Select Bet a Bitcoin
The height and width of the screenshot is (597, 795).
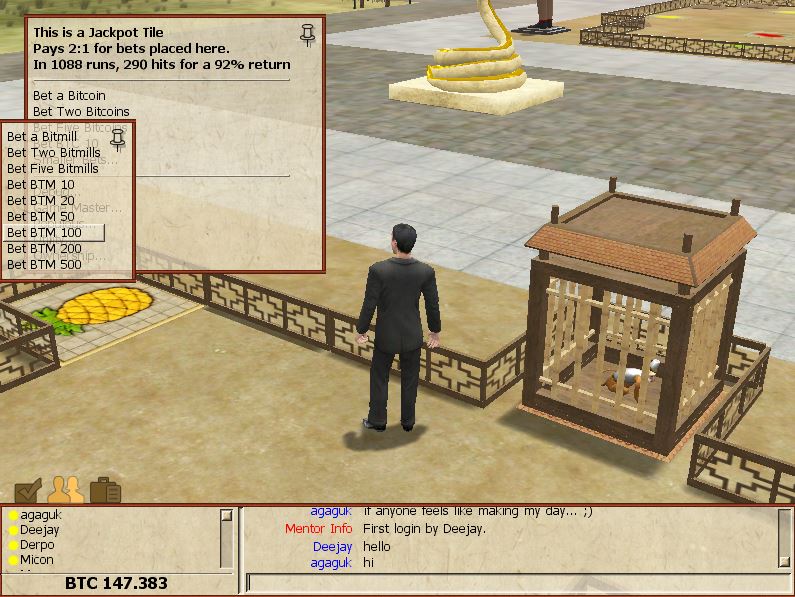click(x=69, y=95)
